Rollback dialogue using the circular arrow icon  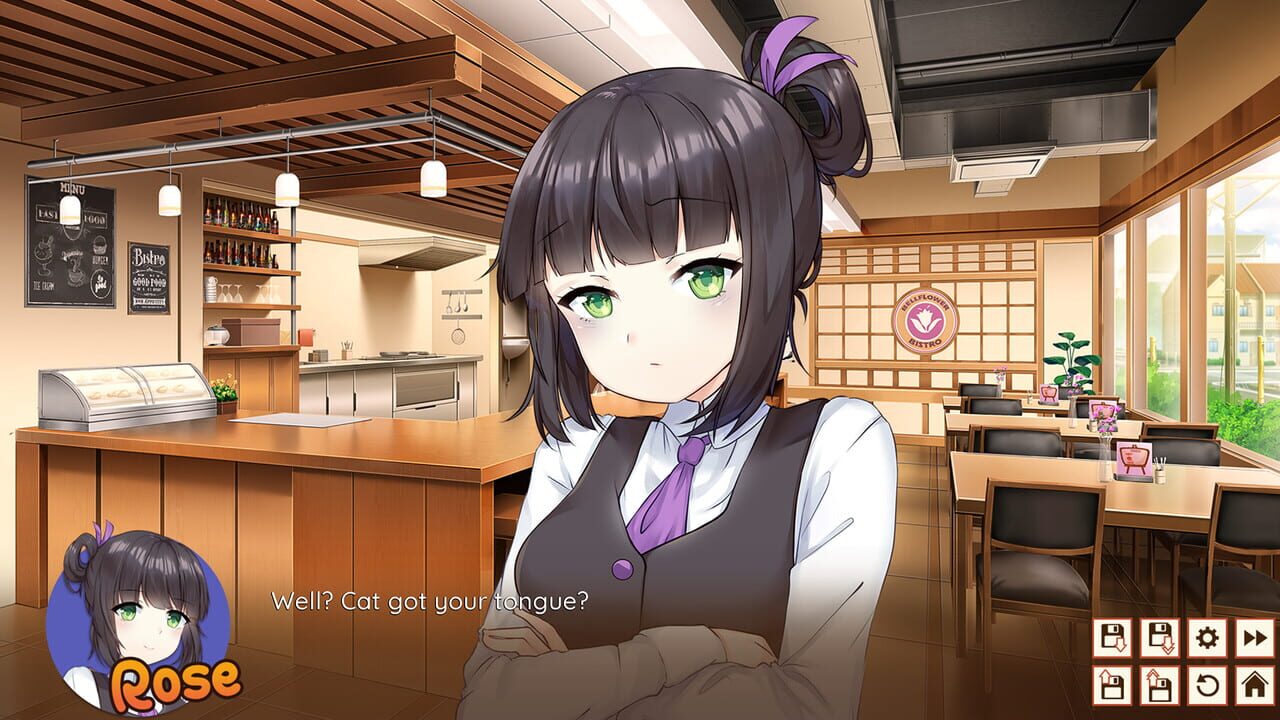1209,686
